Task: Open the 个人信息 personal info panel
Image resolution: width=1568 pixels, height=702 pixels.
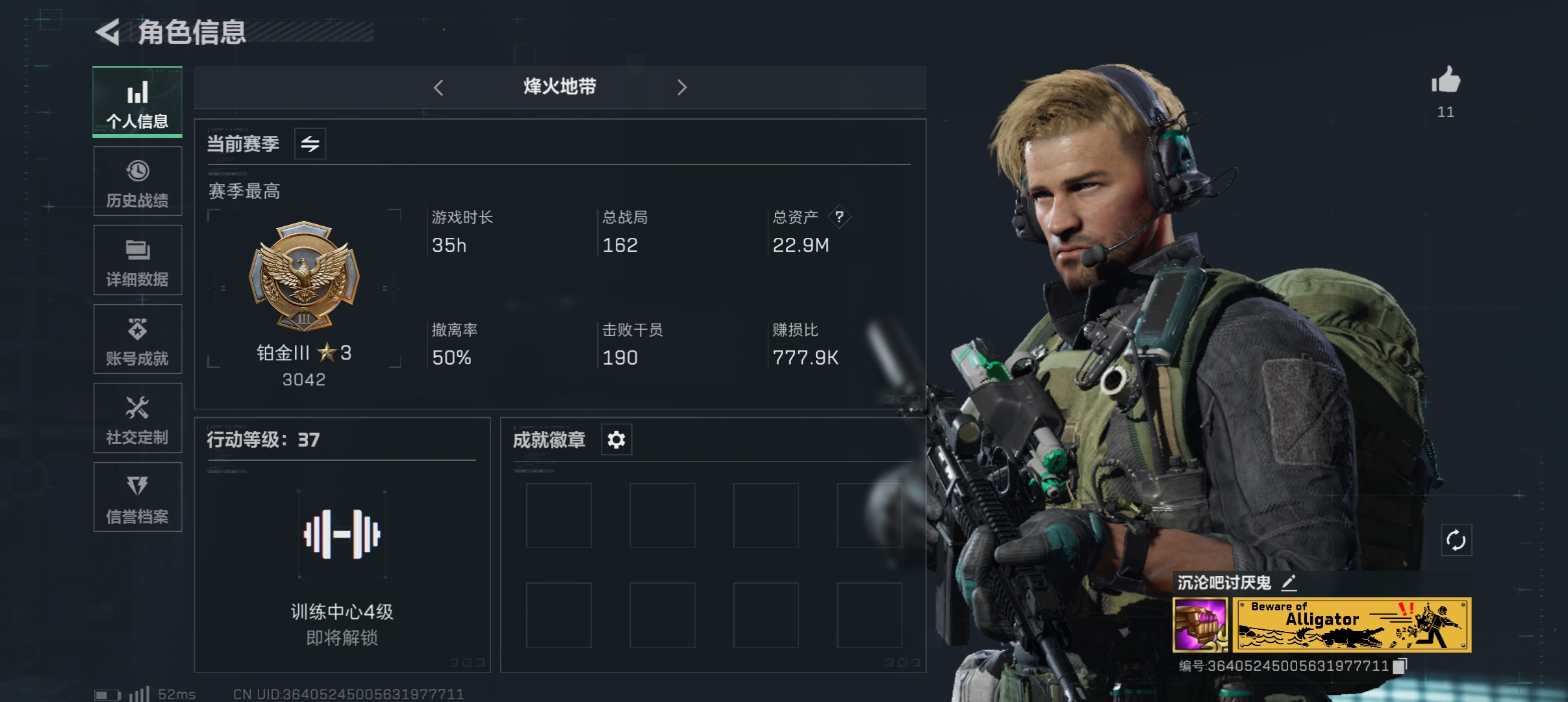Action: pyautogui.click(x=137, y=103)
